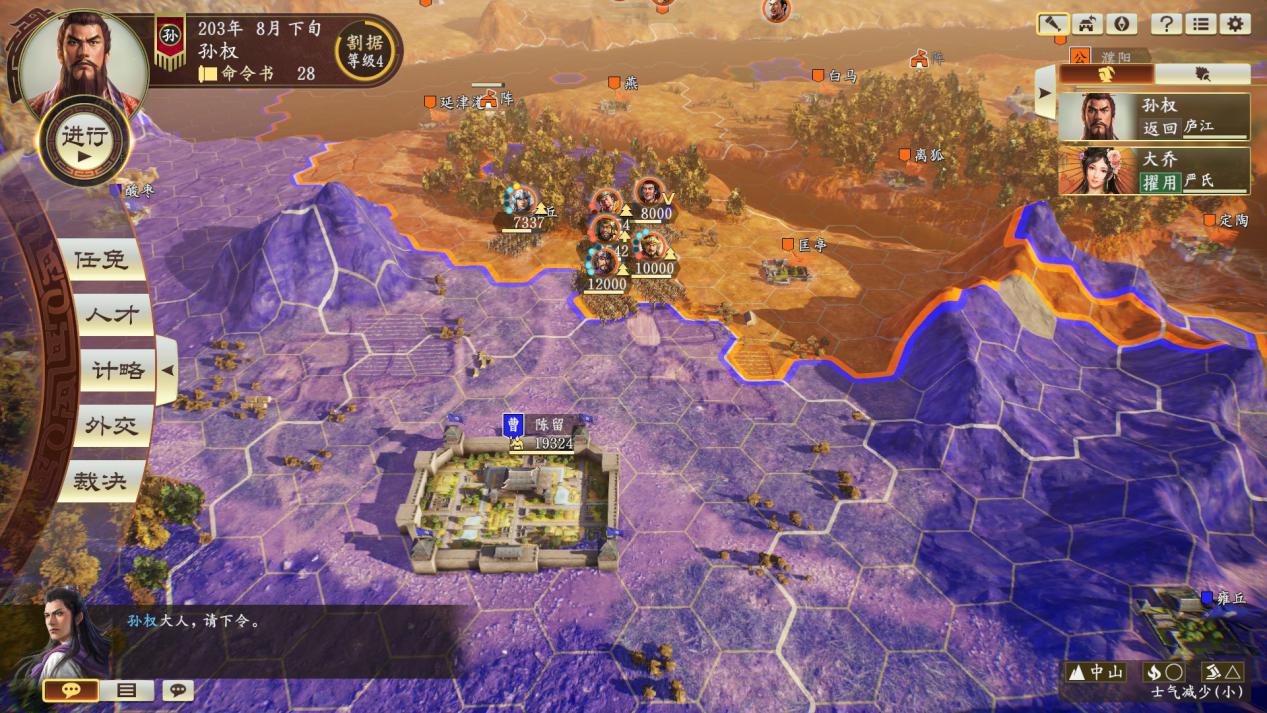Image resolution: width=1267 pixels, height=713 pixels.
Task: Choose the 裁决 ruling menu
Action: pos(100,481)
